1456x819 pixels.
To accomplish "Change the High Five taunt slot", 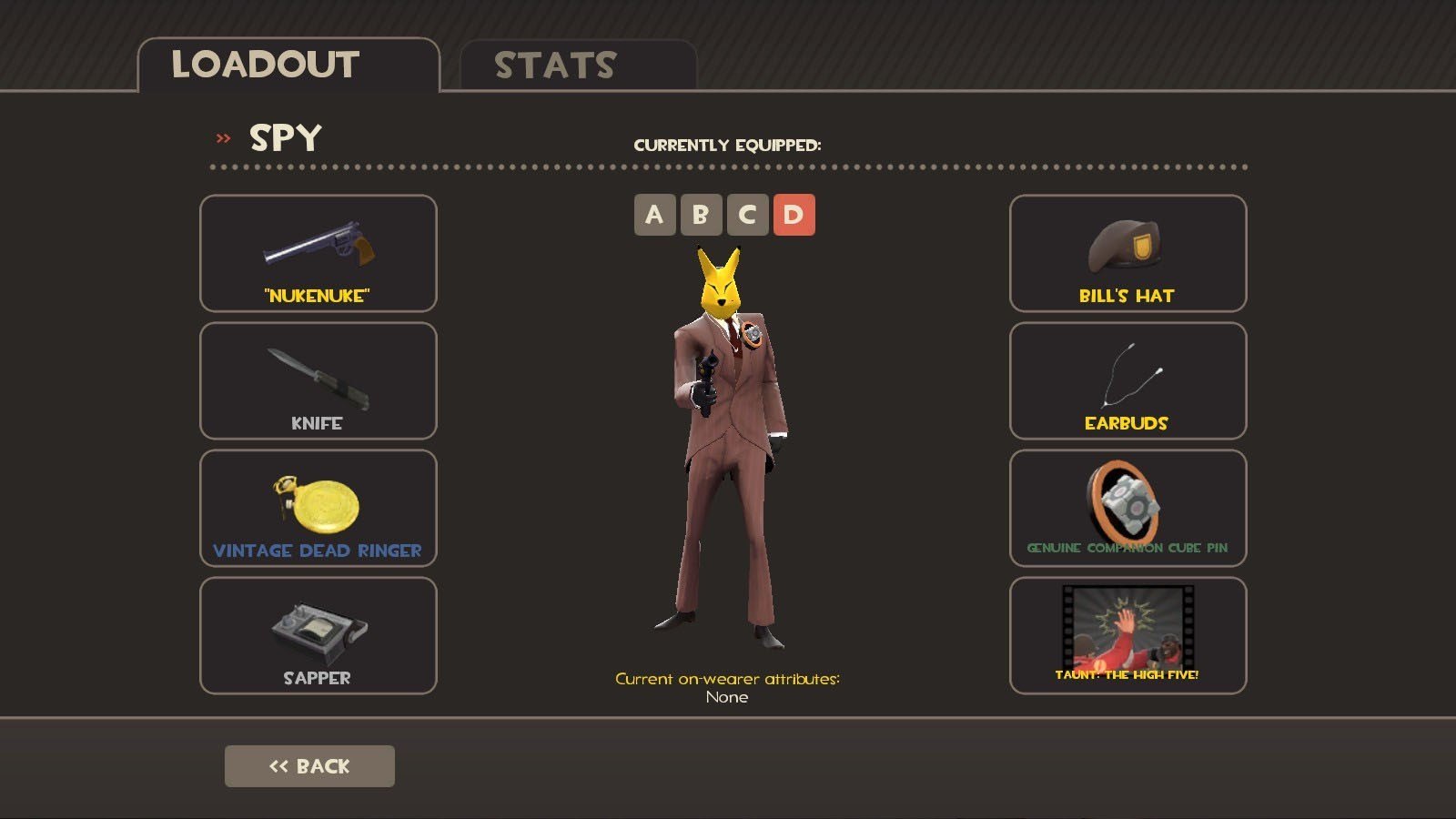I will click(x=1127, y=636).
